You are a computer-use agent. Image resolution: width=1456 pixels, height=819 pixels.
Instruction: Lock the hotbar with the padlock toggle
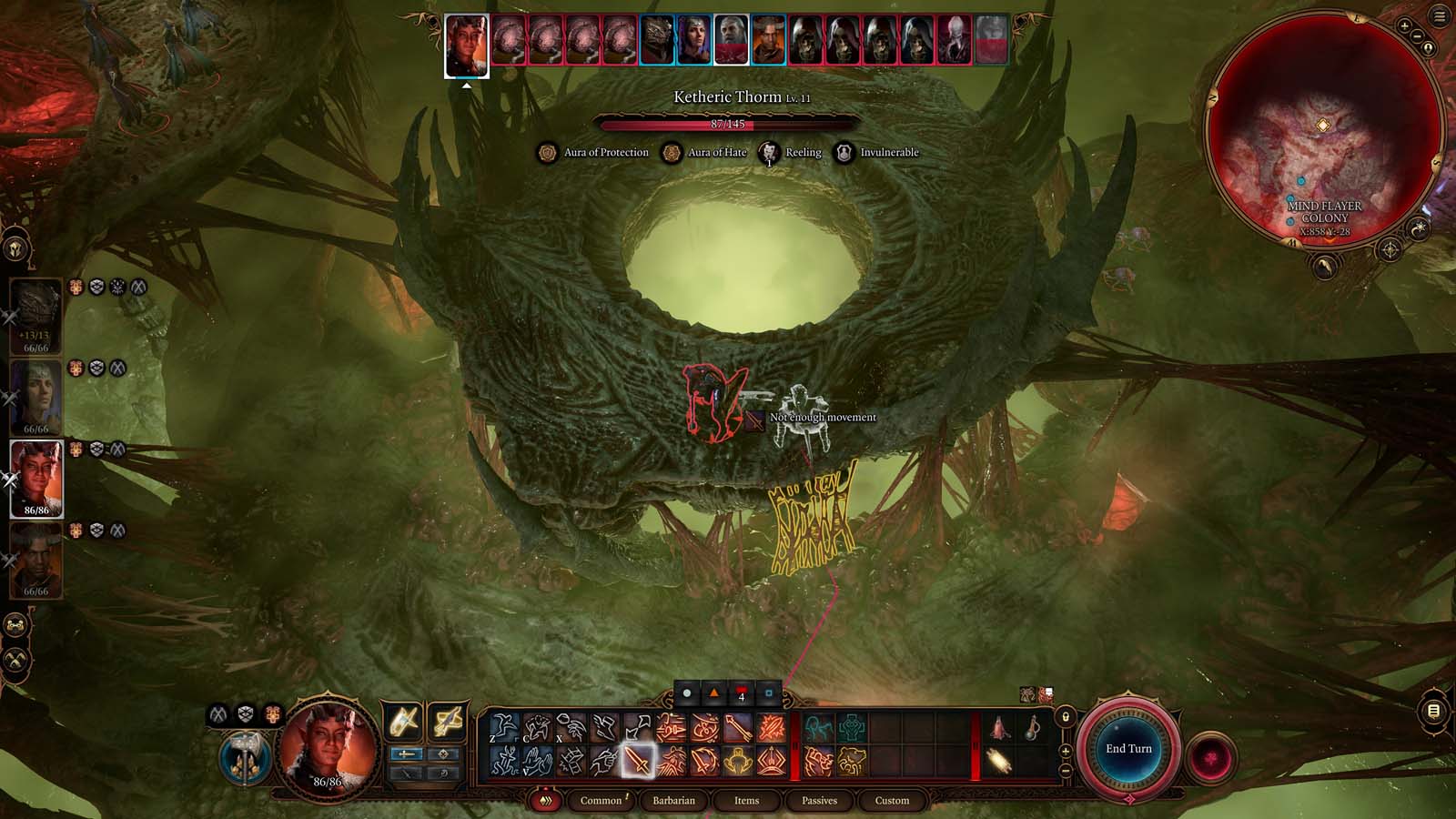(x=1066, y=718)
